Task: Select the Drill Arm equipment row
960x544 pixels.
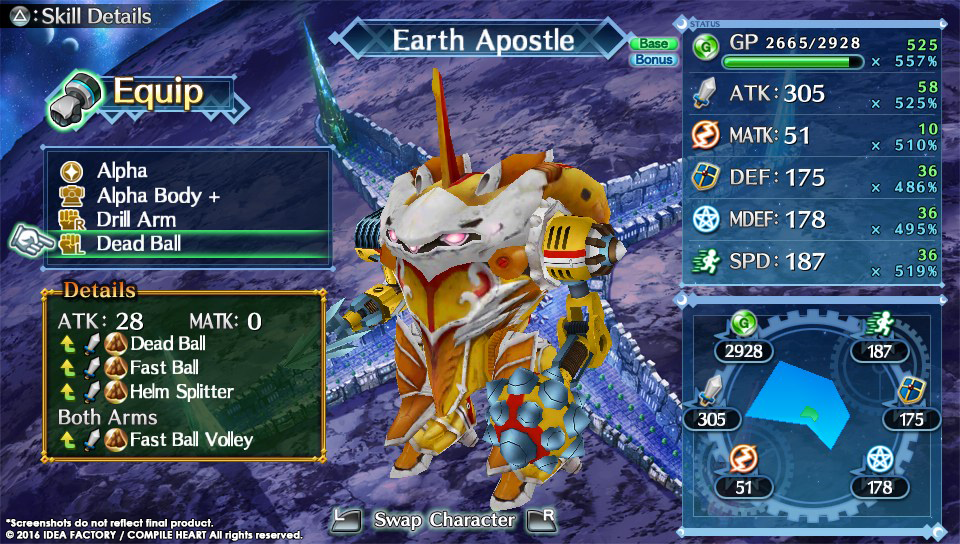Action: 136,219
